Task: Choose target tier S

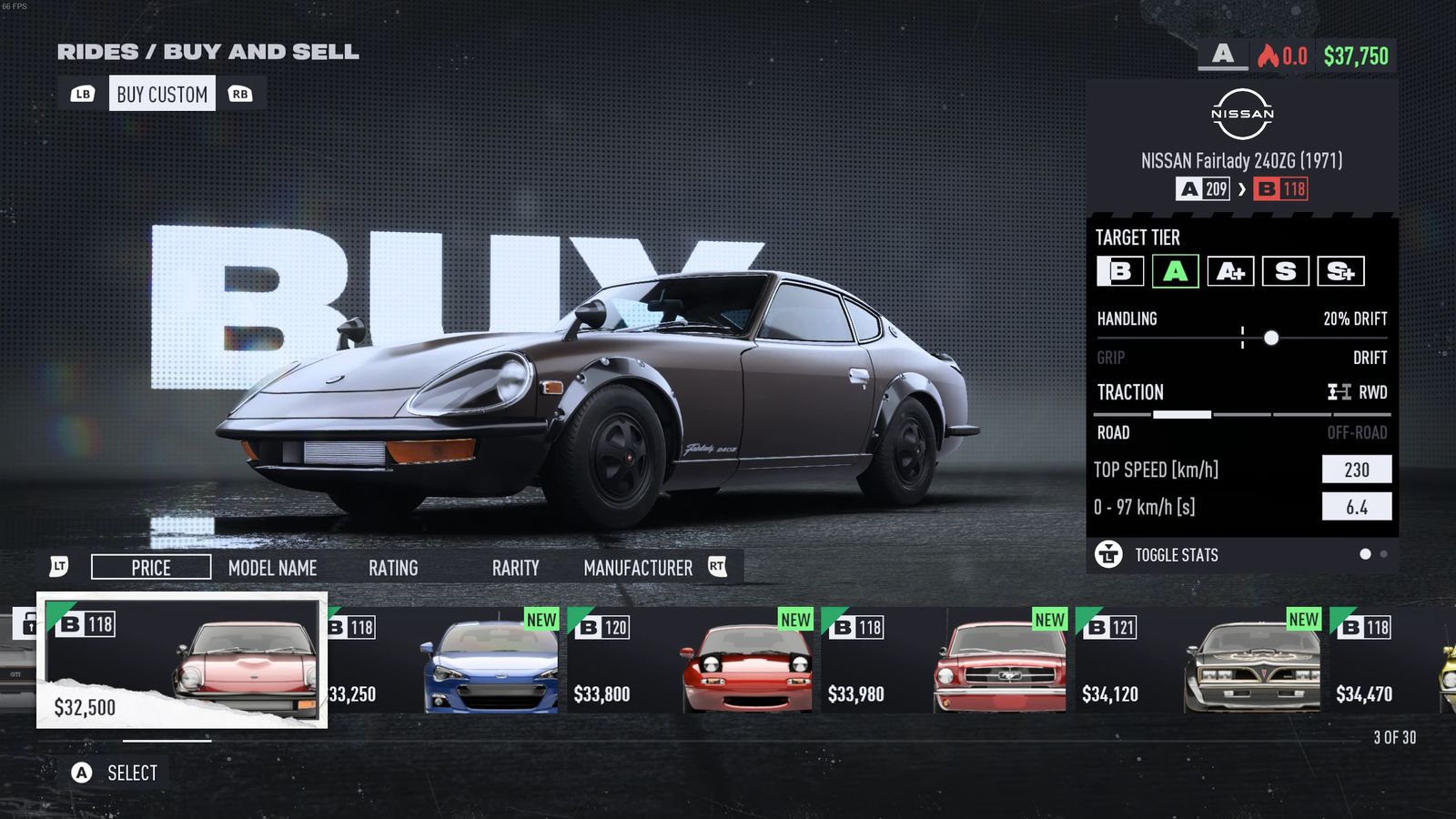Action: tap(1285, 271)
